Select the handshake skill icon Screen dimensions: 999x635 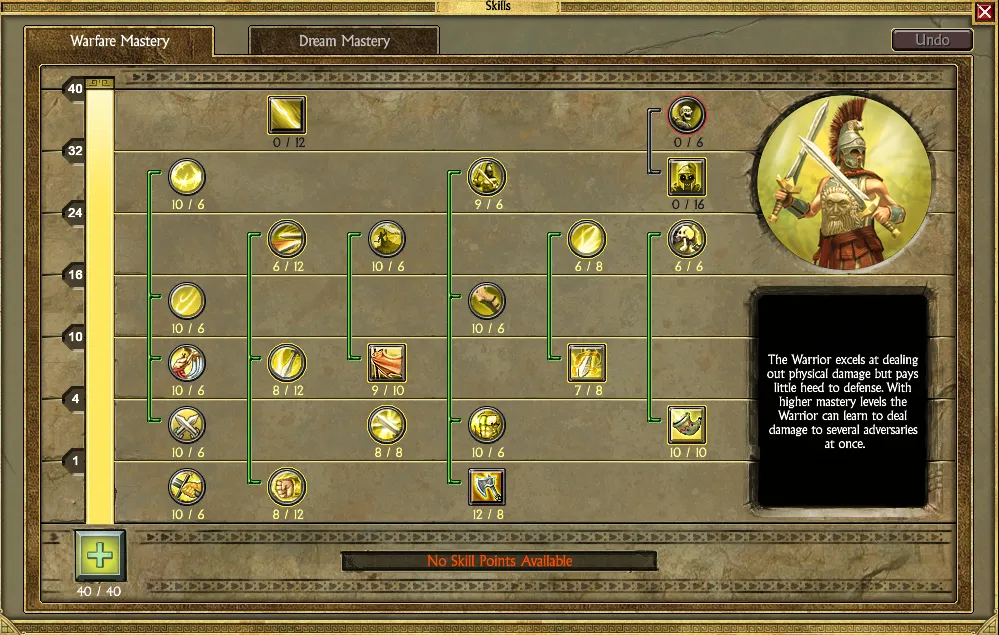tap(187, 487)
